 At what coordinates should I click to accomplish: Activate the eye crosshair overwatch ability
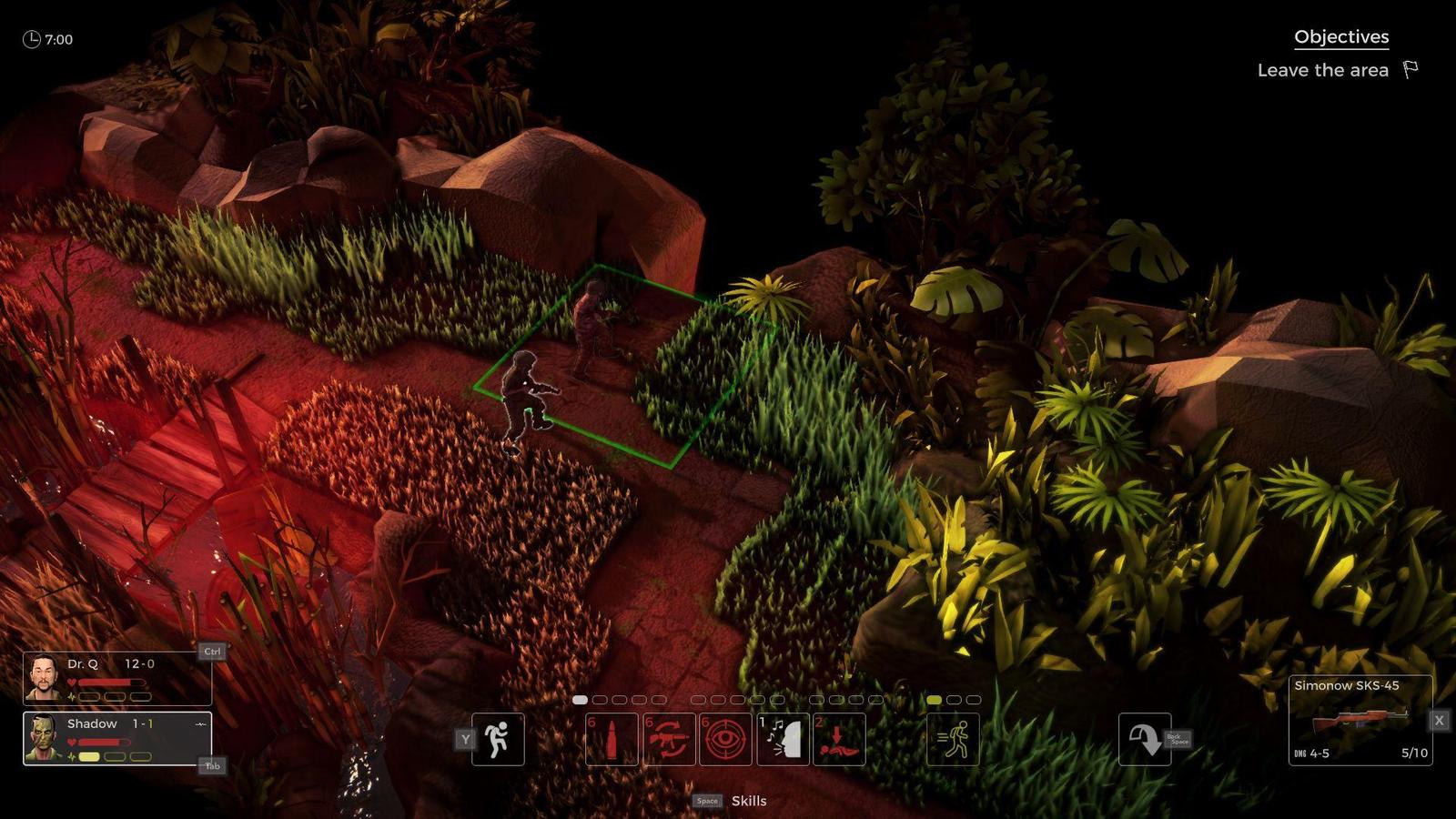tap(725, 739)
